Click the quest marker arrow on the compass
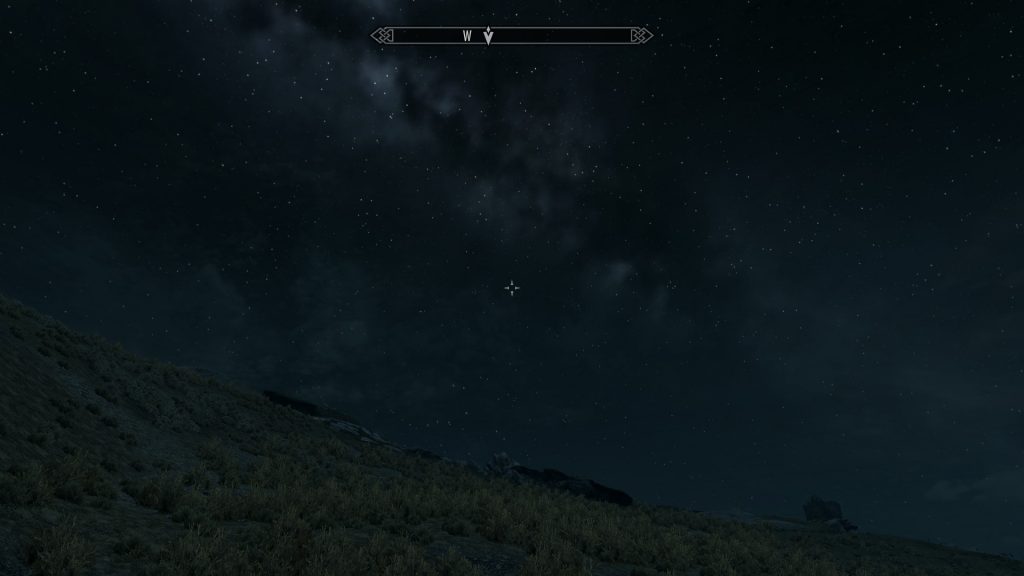The height and width of the screenshot is (576, 1024). (488, 36)
